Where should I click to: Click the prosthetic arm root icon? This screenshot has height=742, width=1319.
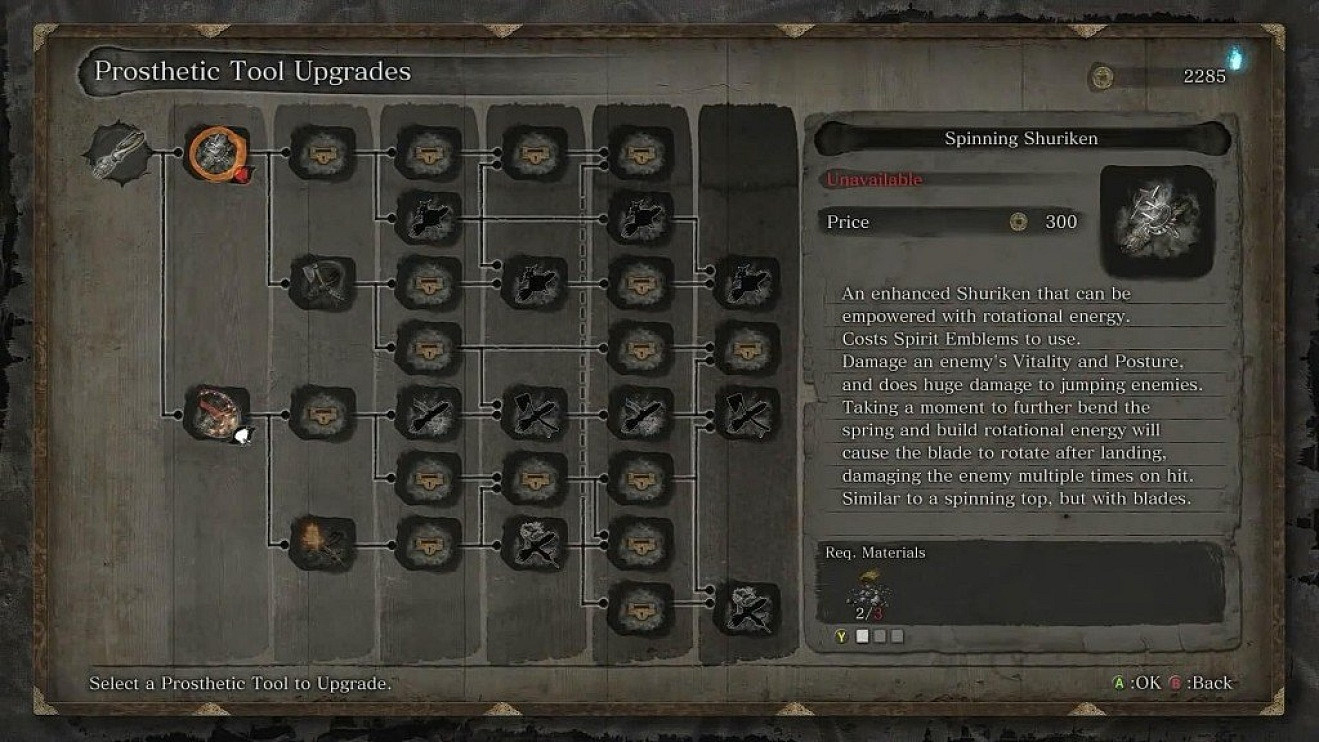(x=118, y=155)
